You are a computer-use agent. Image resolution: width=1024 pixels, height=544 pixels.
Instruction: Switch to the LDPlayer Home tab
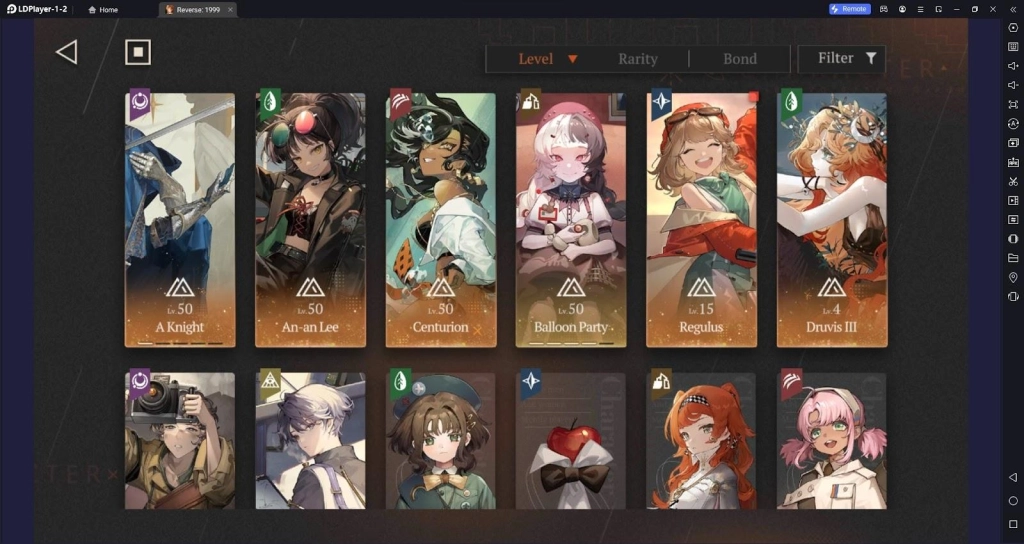pyautogui.click(x=104, y=9)
